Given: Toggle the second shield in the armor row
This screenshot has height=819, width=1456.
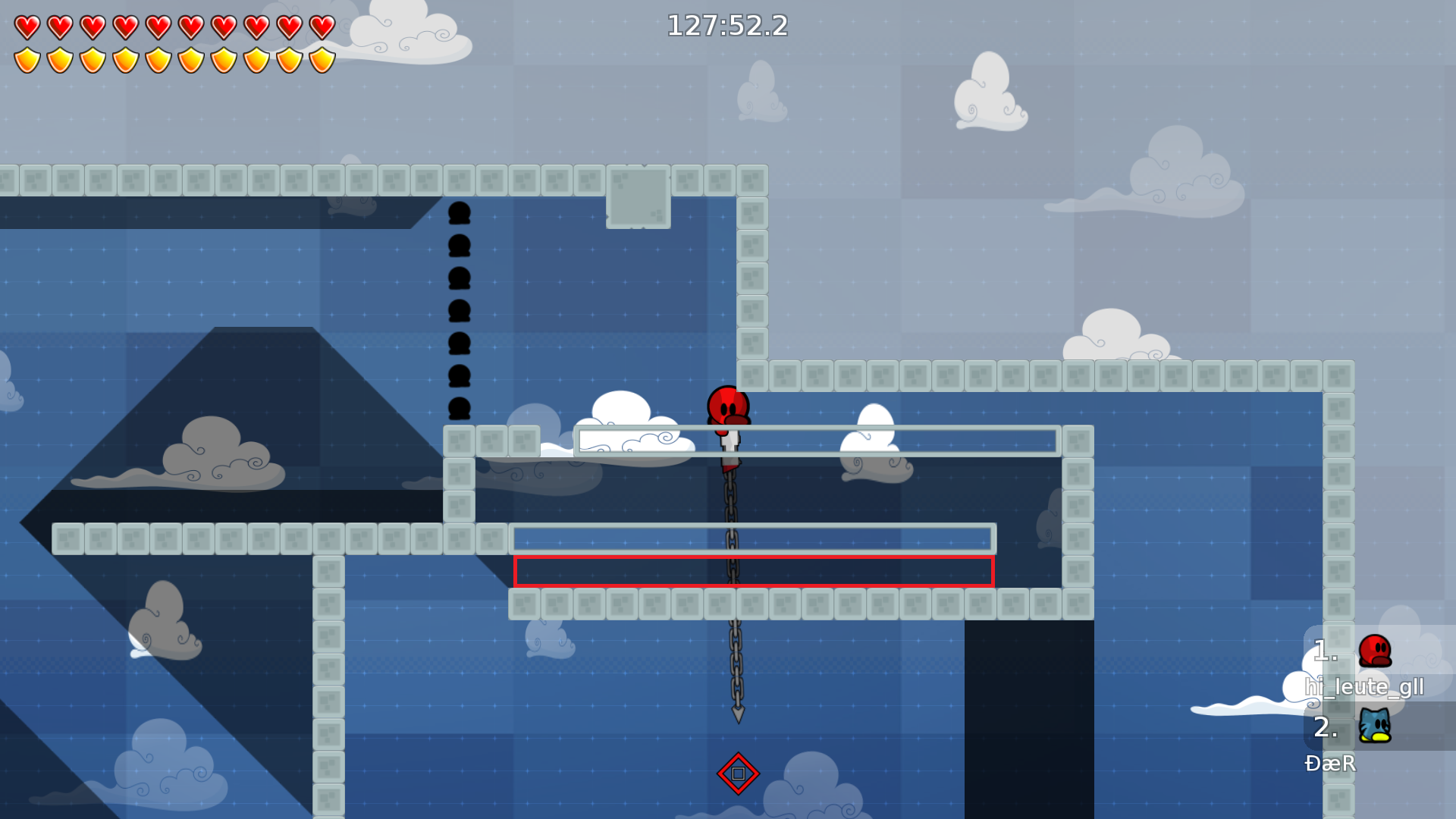Looking at the screenshot, I should tap(61, 59).
